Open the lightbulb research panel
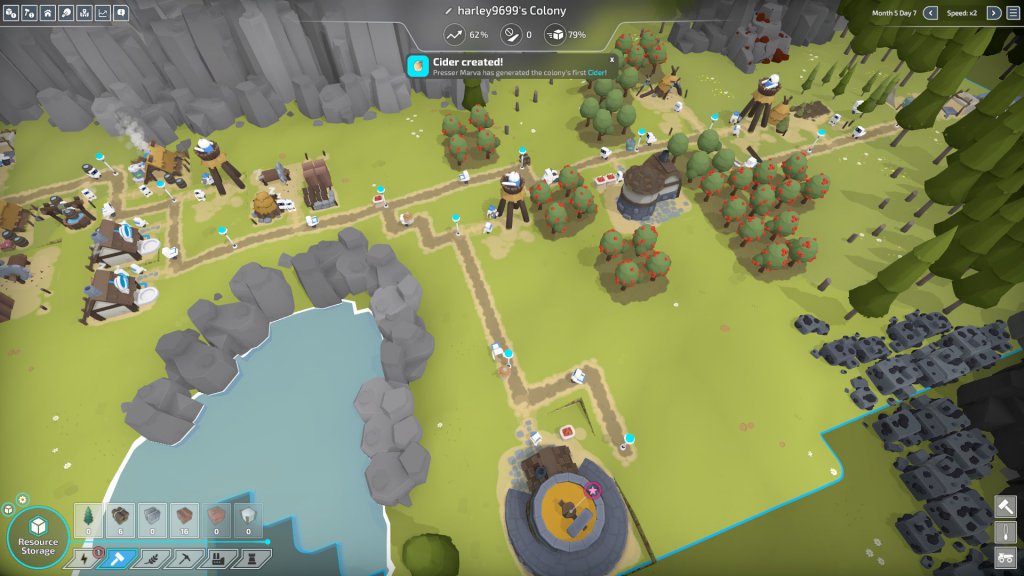Viewport: 1024px width, 576px height. point(65,13)
